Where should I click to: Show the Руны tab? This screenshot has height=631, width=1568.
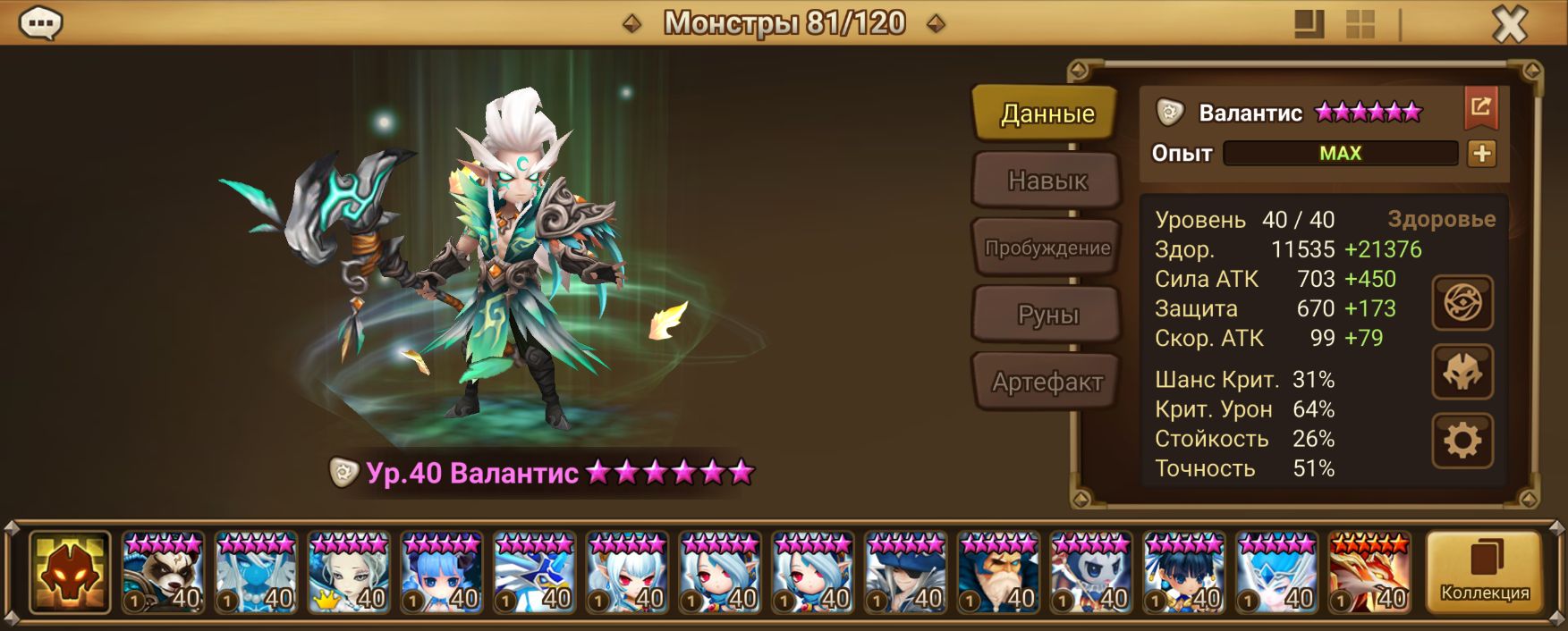[1047, 315]
